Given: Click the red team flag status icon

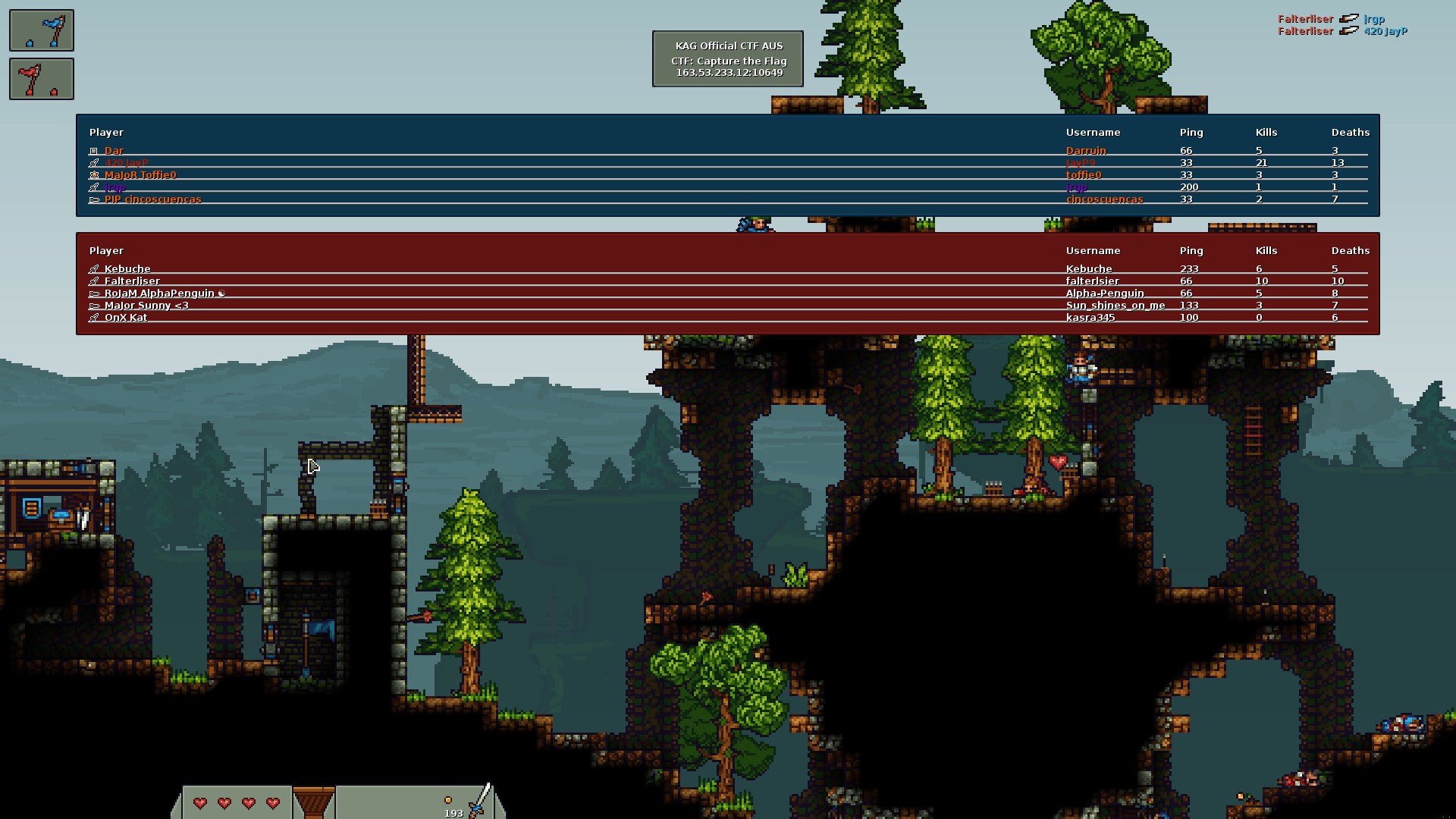Looking at the screenshot, I should [42, 79].
